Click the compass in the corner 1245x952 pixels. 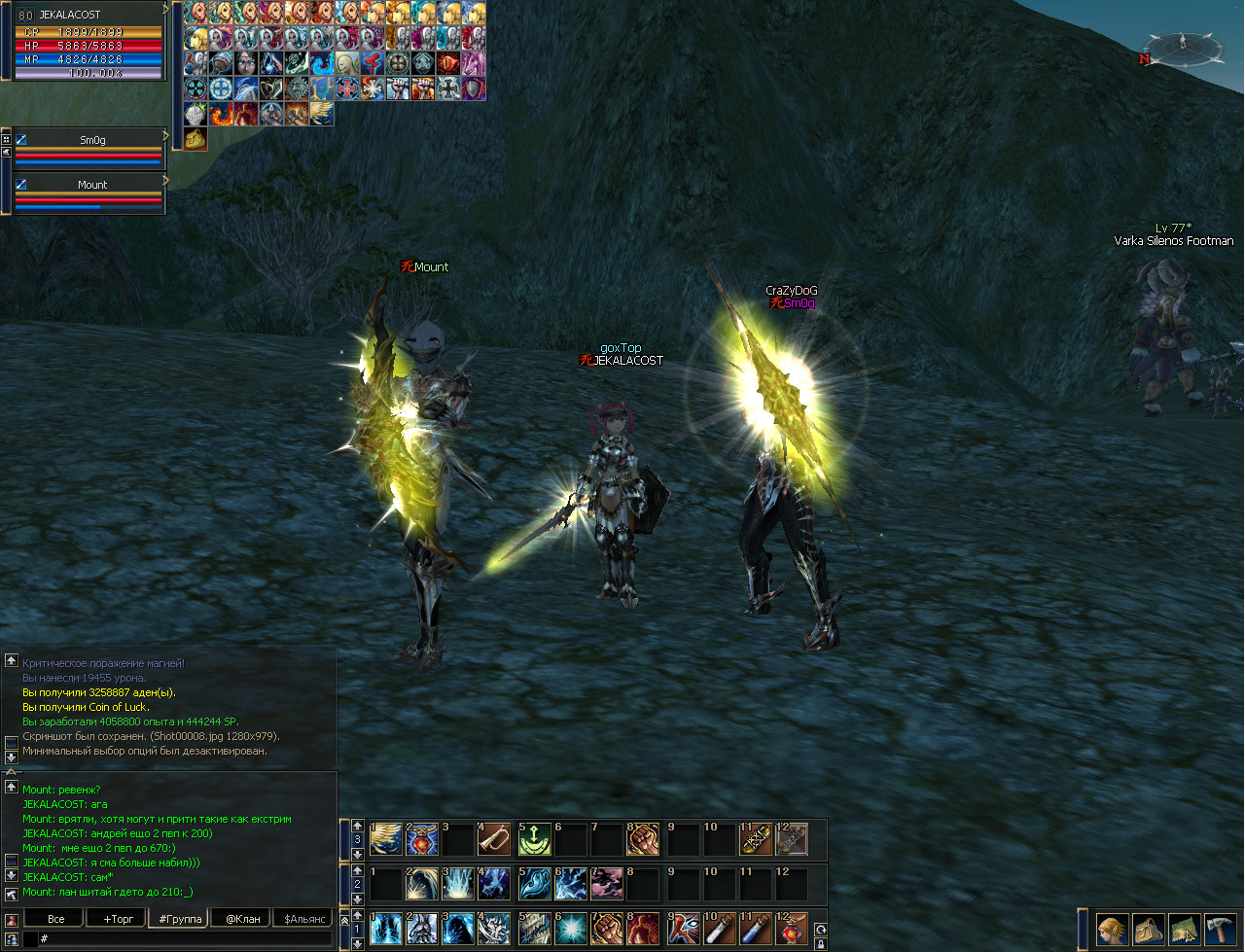pyautogui.click(x=1183, y=46)
